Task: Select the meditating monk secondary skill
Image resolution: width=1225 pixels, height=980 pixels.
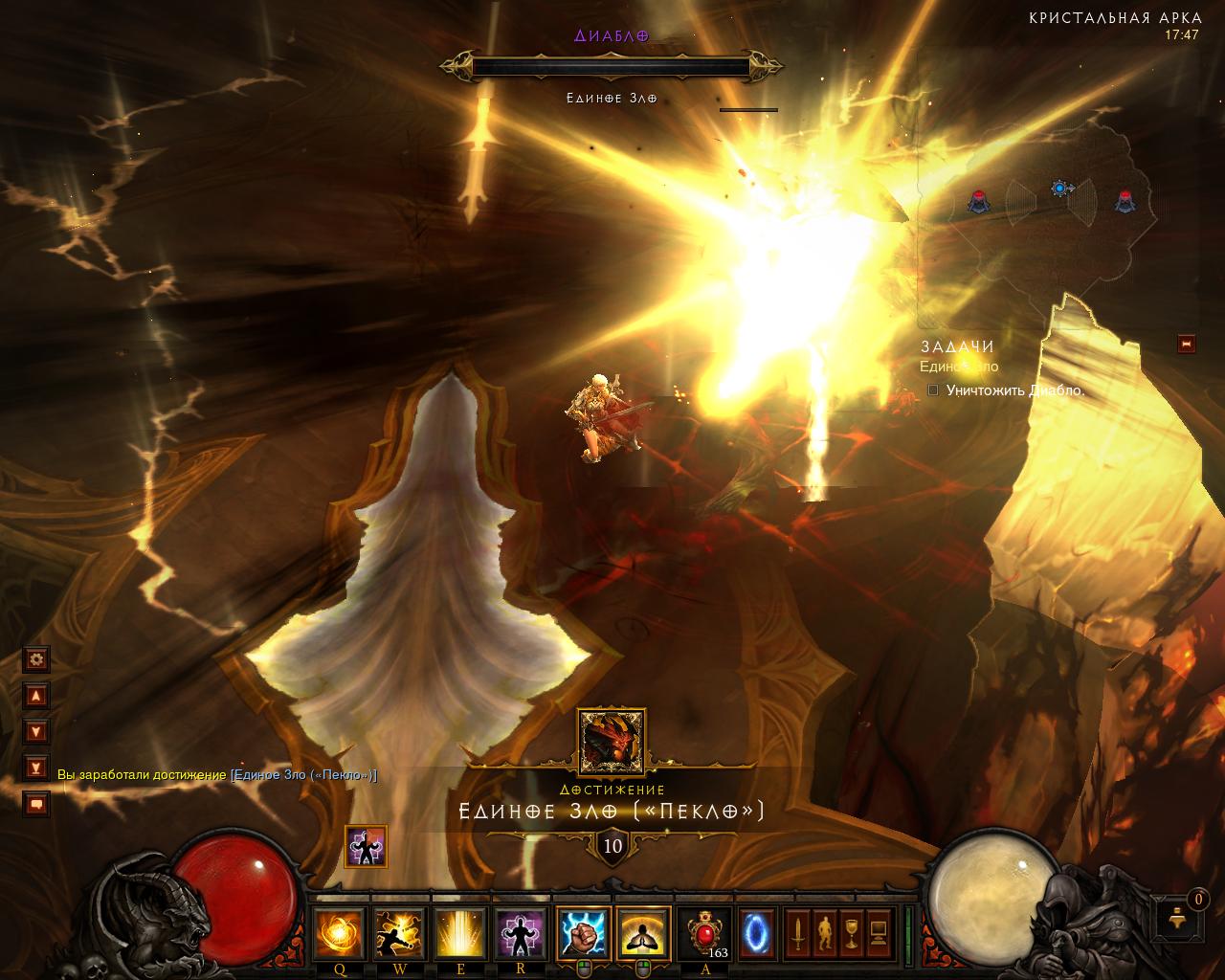Action: click(x=642, y=934)
